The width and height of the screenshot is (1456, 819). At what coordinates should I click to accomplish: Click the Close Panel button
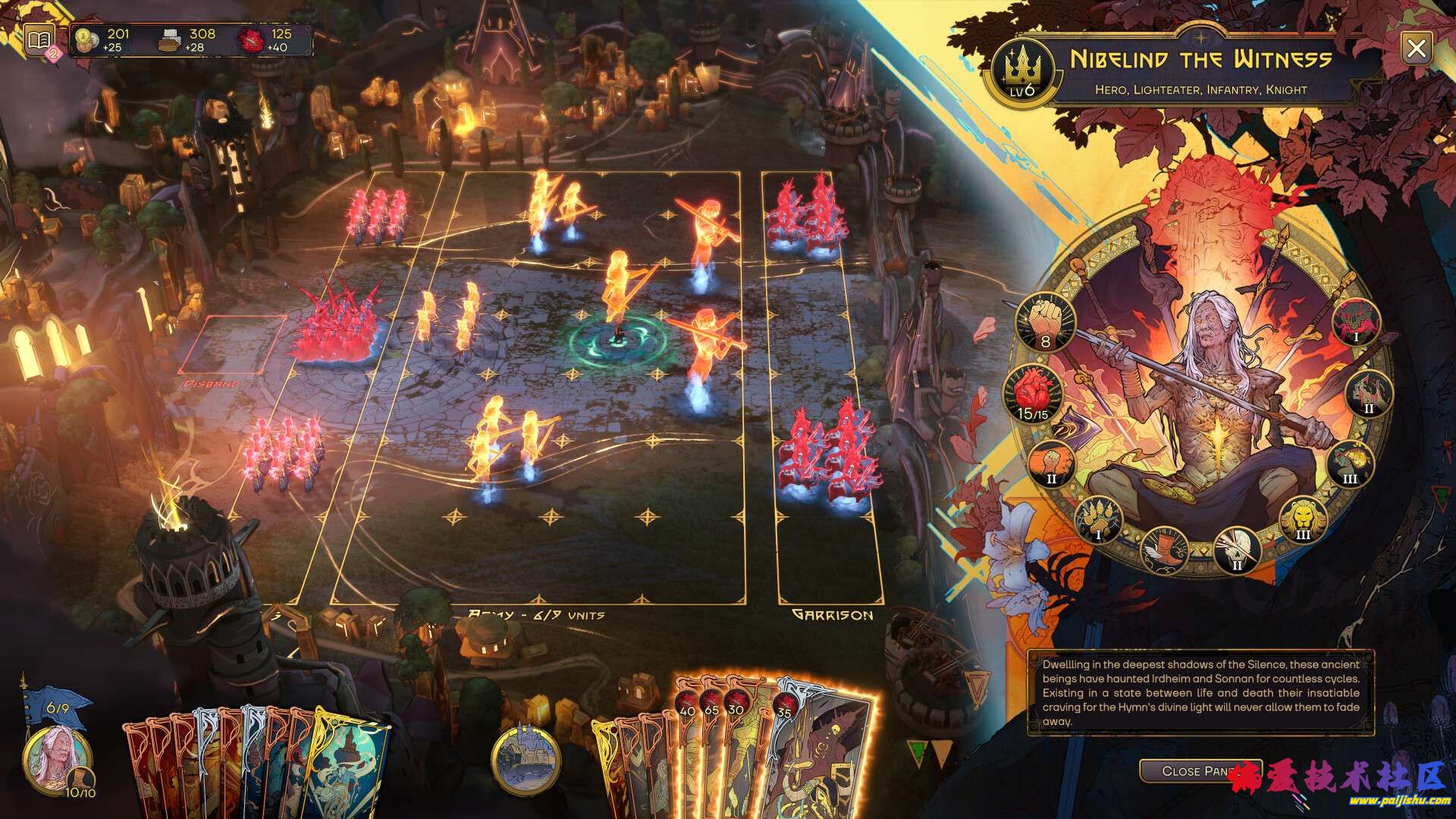click(1200, 770)
